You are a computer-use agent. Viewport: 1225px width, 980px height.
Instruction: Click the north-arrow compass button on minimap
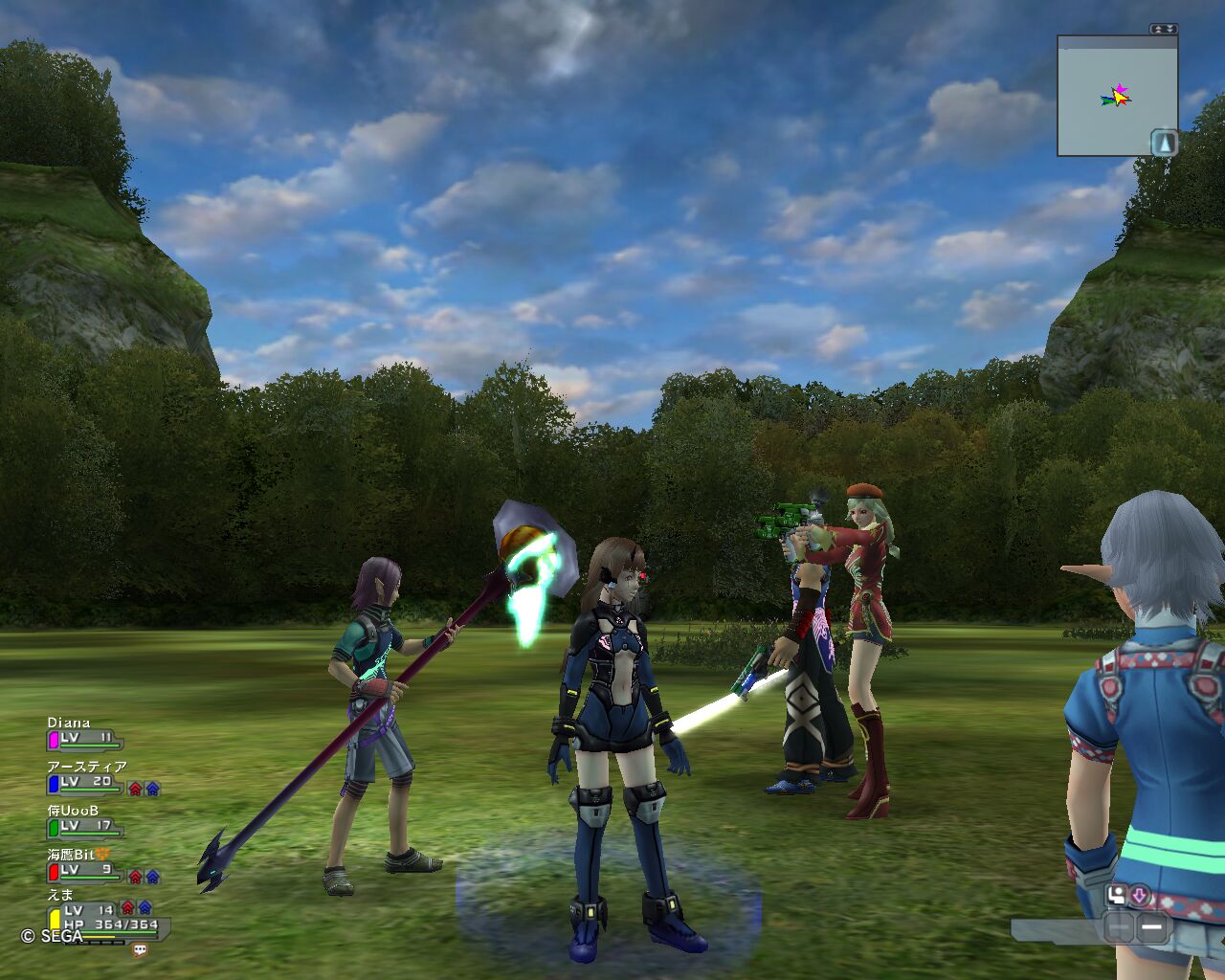click(1164, 143)
